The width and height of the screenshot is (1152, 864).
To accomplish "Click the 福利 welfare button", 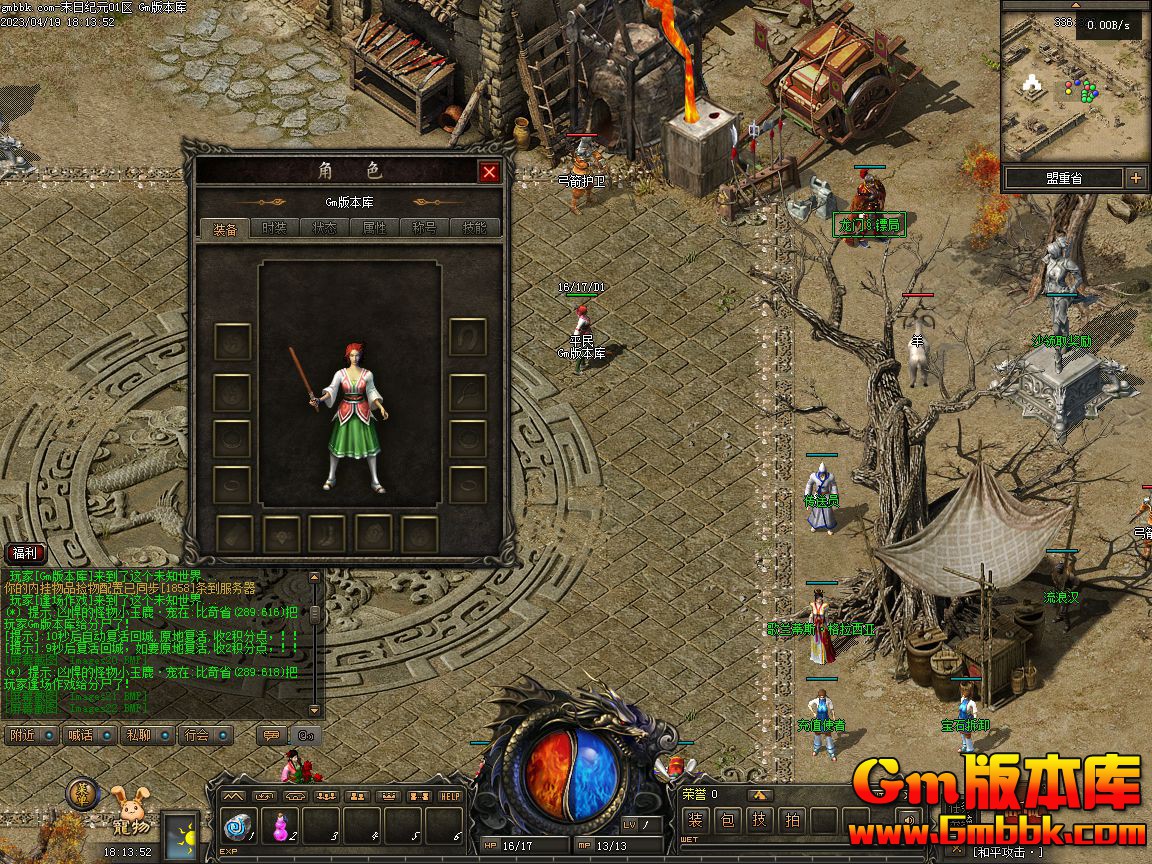I will coord(25,553).
